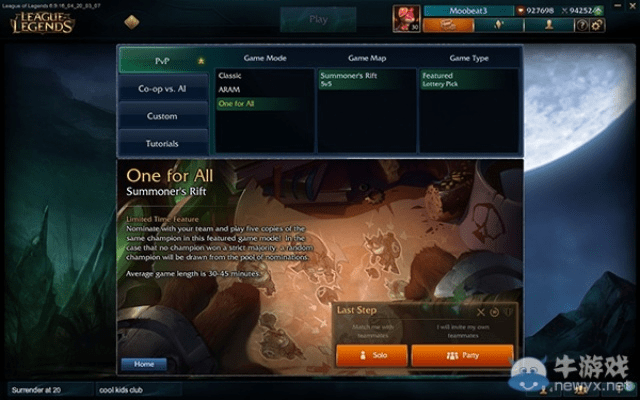Choose the Tutorials category

[x=163, y=143]
